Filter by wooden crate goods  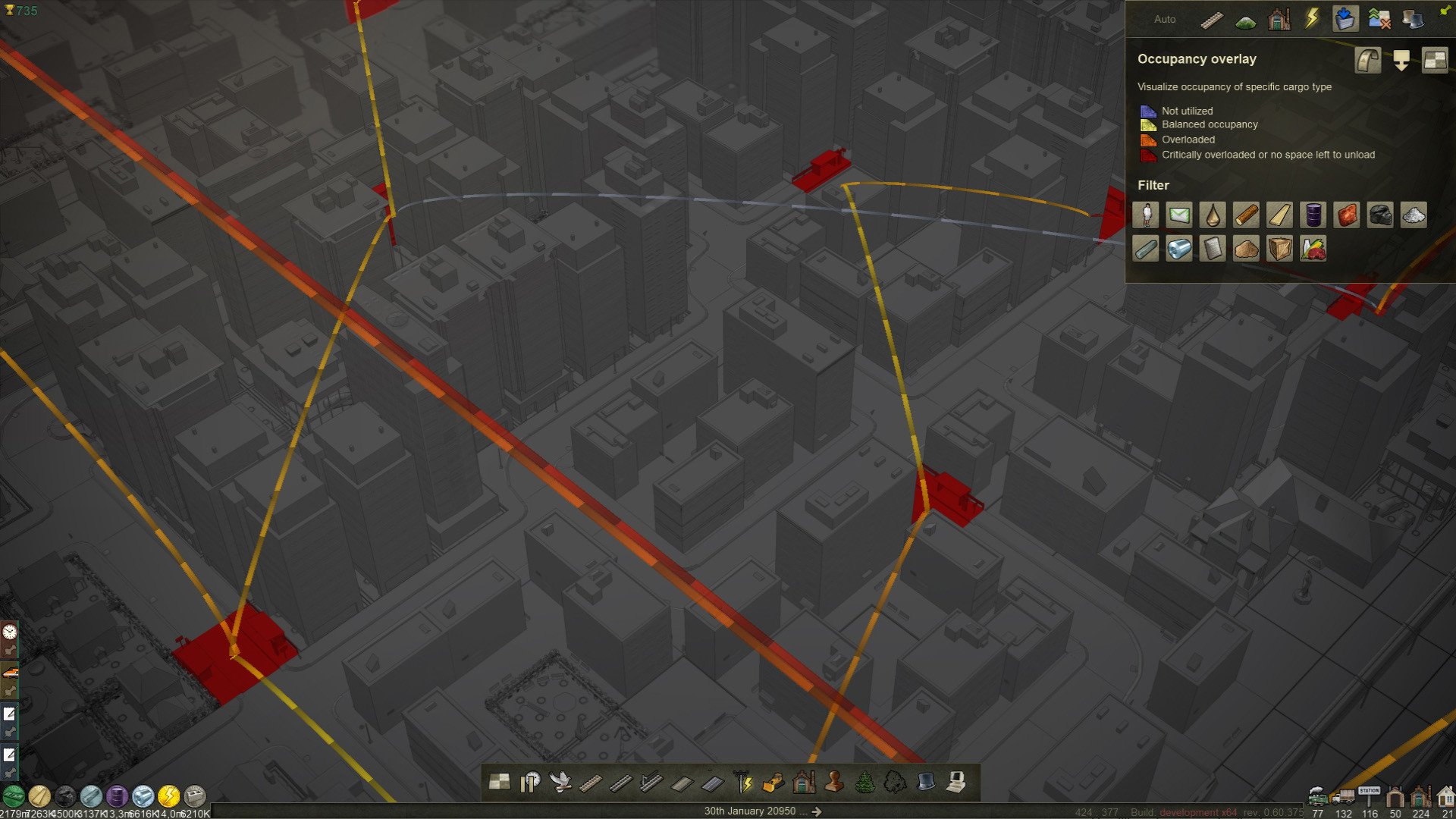pos(1280,249)
